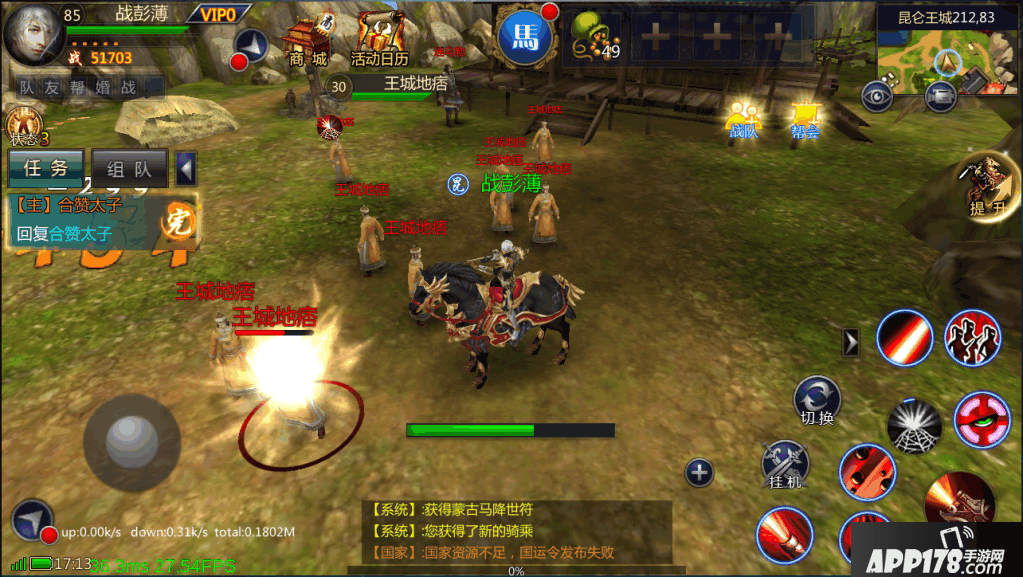Switch to the 组队 team tab
Viewport: 1023px width, 577px height.
[130, 169]
